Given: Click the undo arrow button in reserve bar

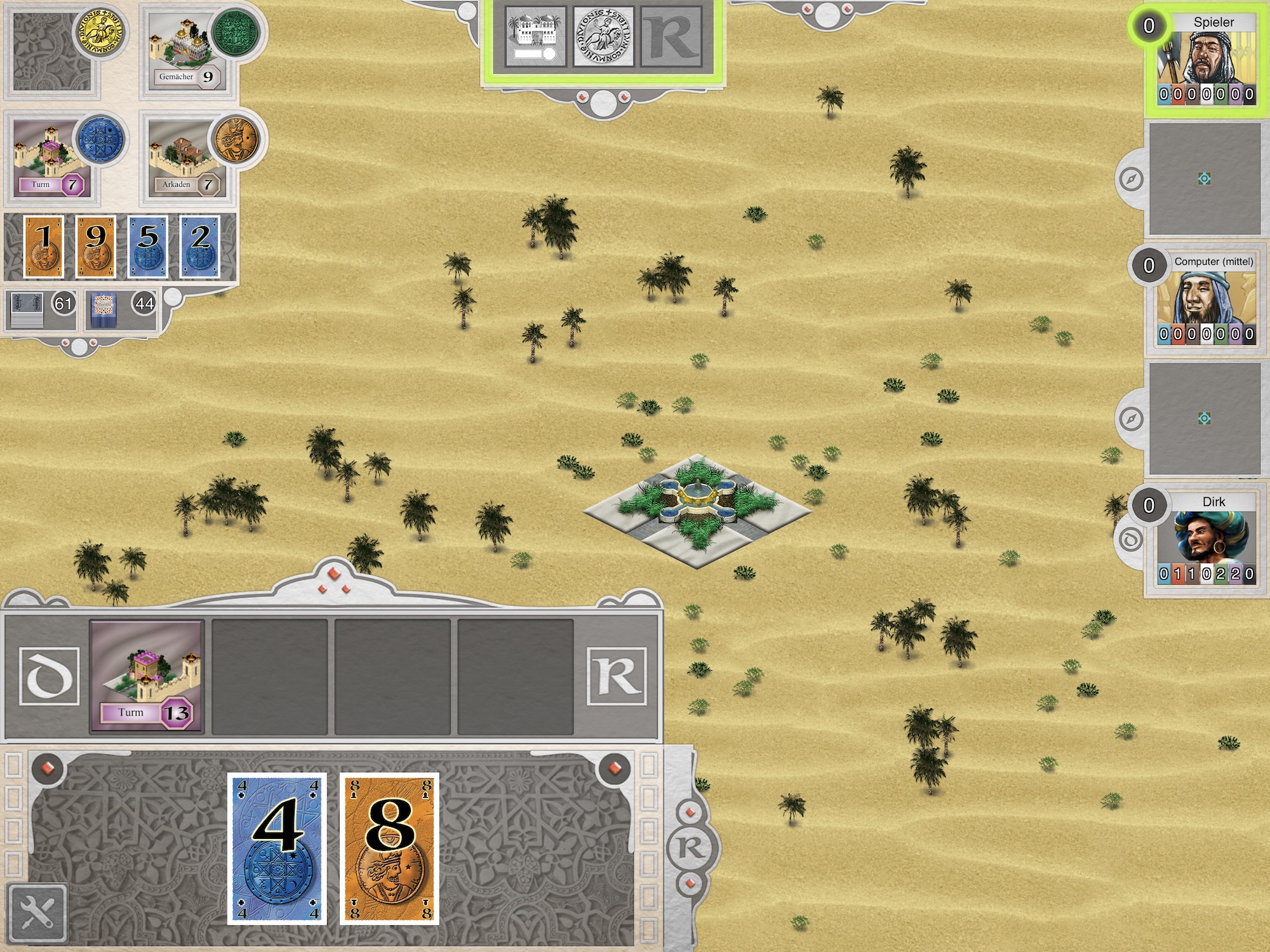Looking at the screenshot, I should (x=49, y=676).
